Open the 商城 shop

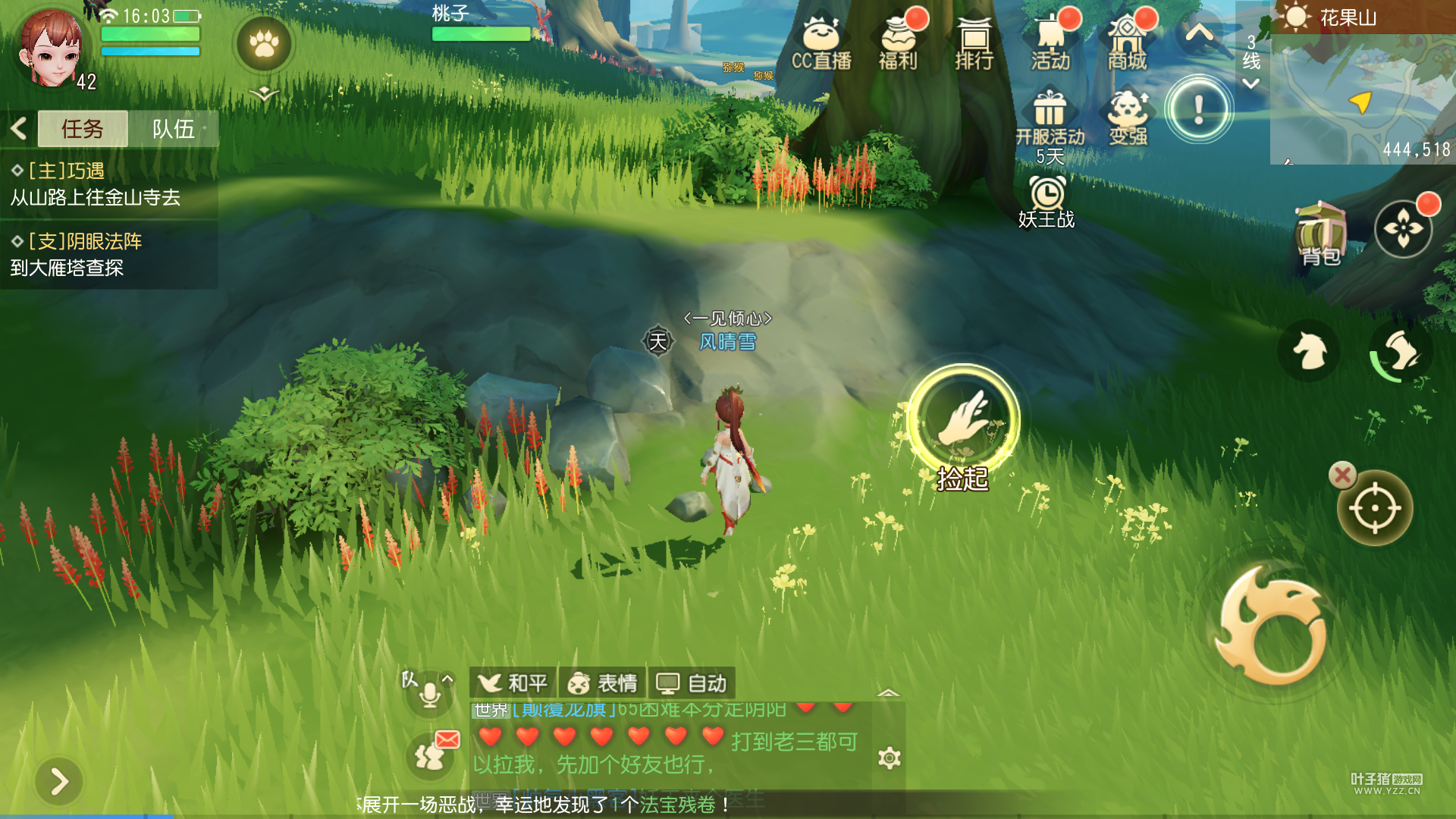[x=1128, y=43]
